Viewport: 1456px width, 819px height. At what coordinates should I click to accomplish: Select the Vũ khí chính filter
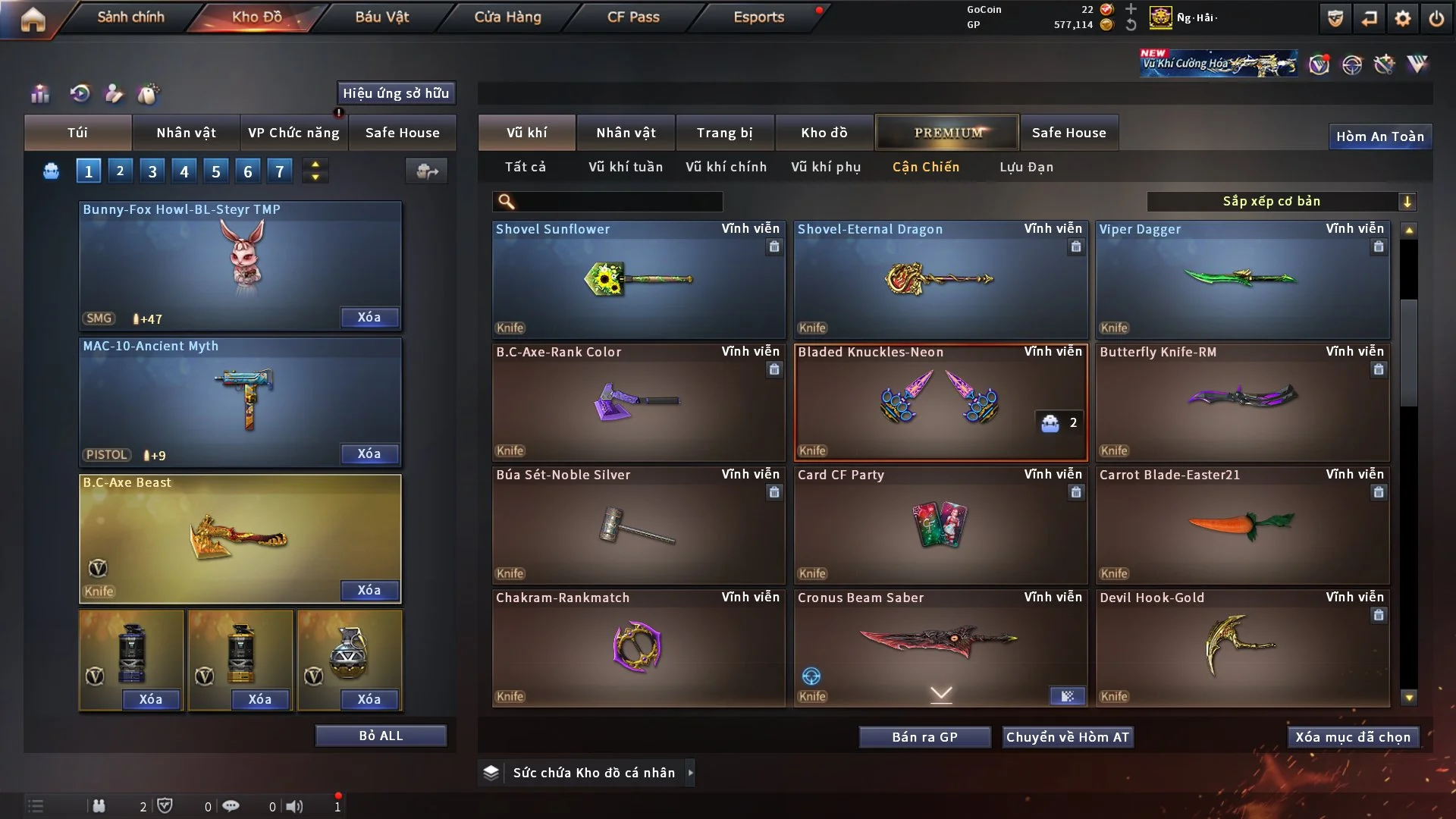(726, 167)
